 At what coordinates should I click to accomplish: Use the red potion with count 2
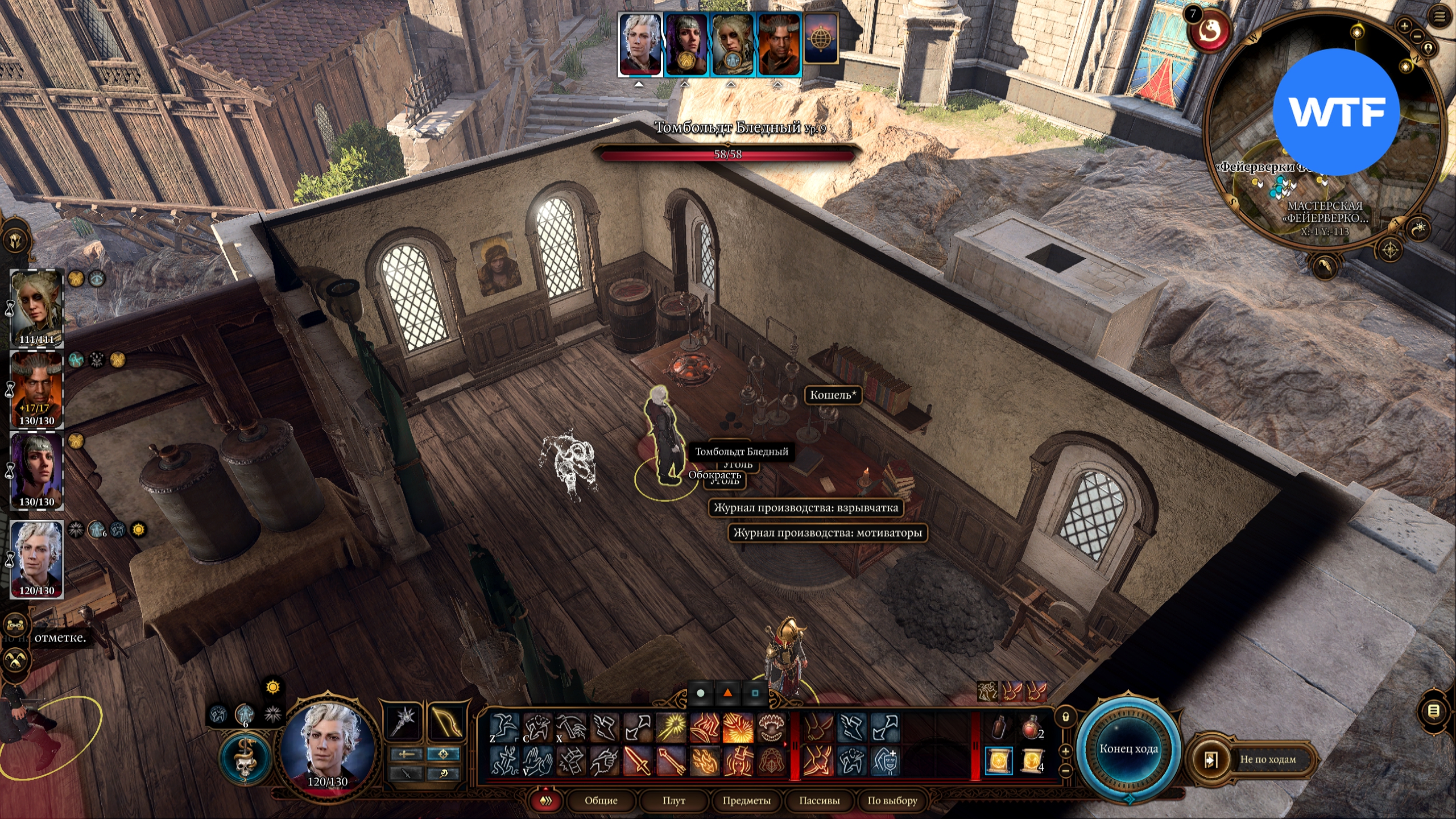1031,728
